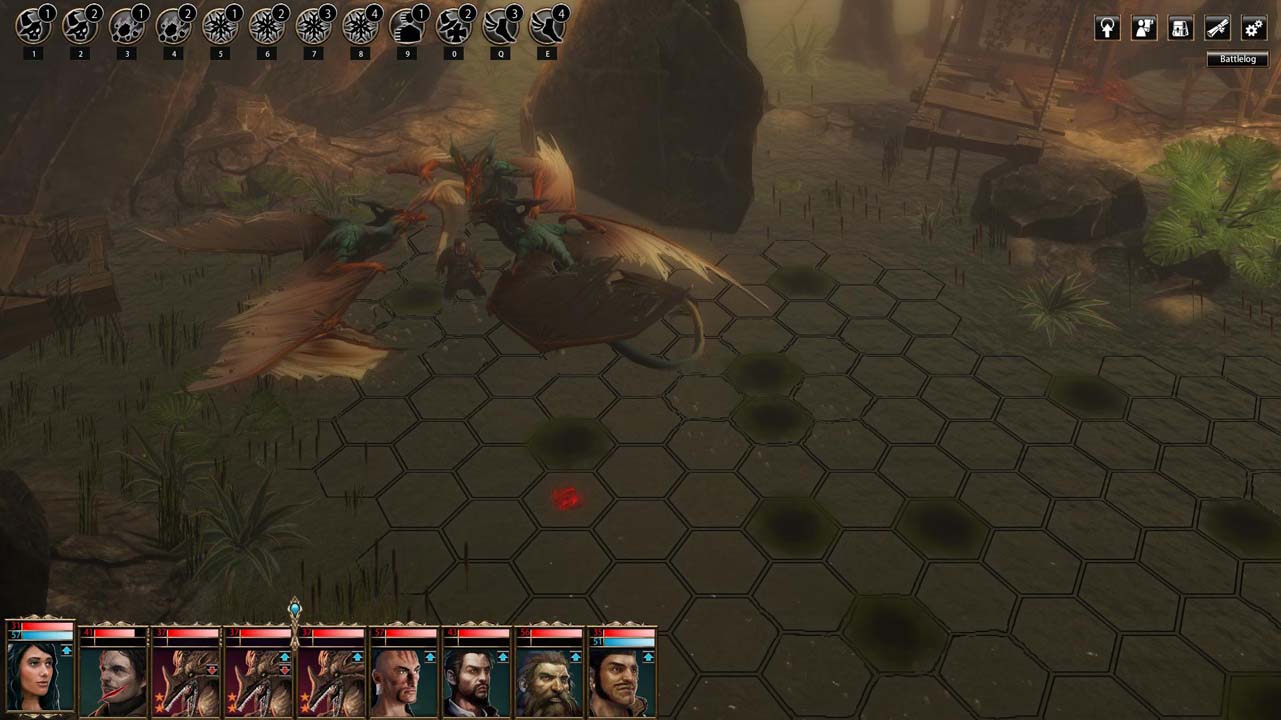Open the quest scroll journal
This screenshot has height=720, width=1281.
coord(1217,28)
